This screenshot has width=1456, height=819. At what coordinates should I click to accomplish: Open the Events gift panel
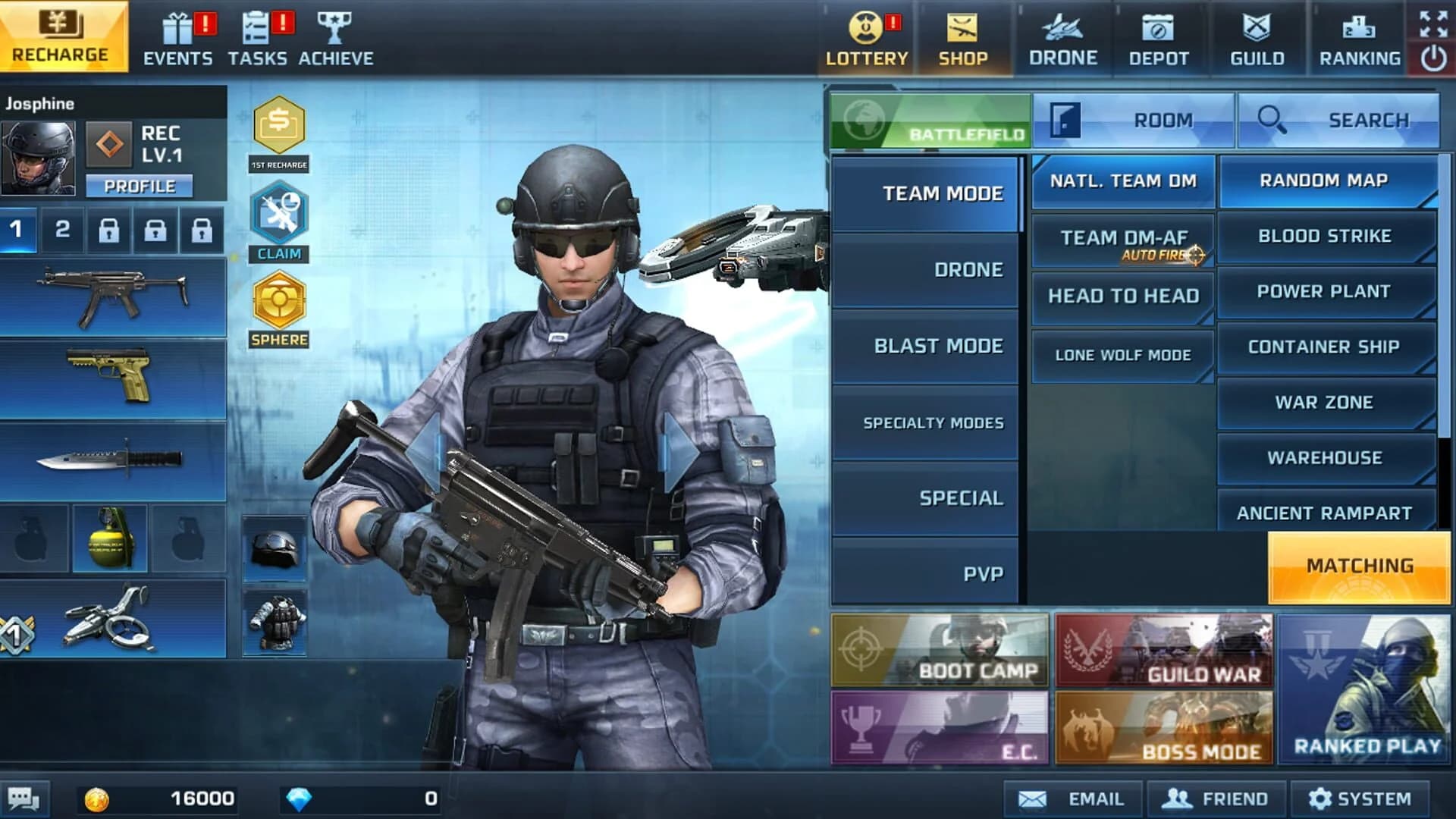pyautogui.click(x=180, y=34)
